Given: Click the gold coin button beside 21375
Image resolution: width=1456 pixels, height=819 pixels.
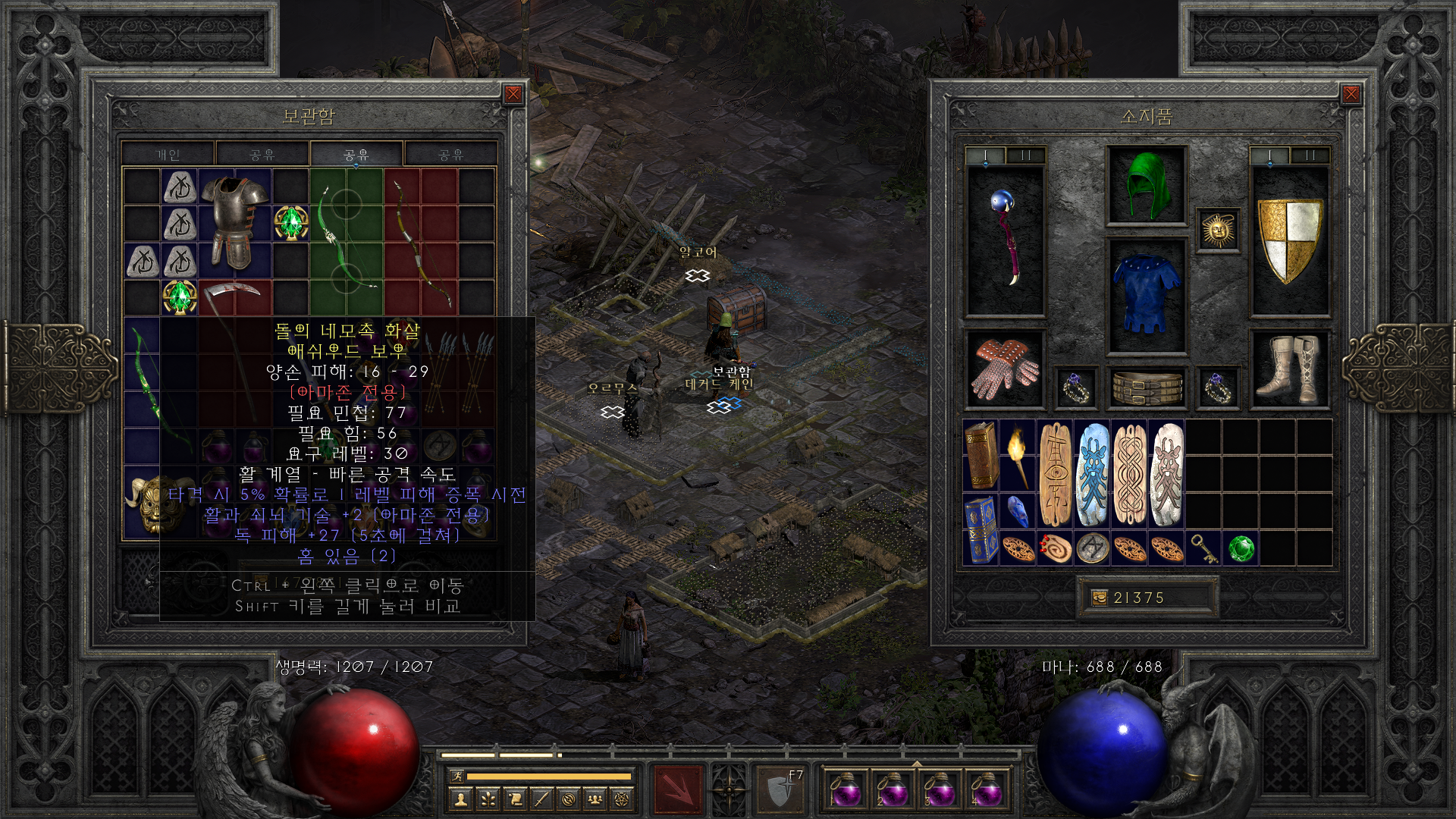Looking at the screenshot, I should click(1099, 598).
